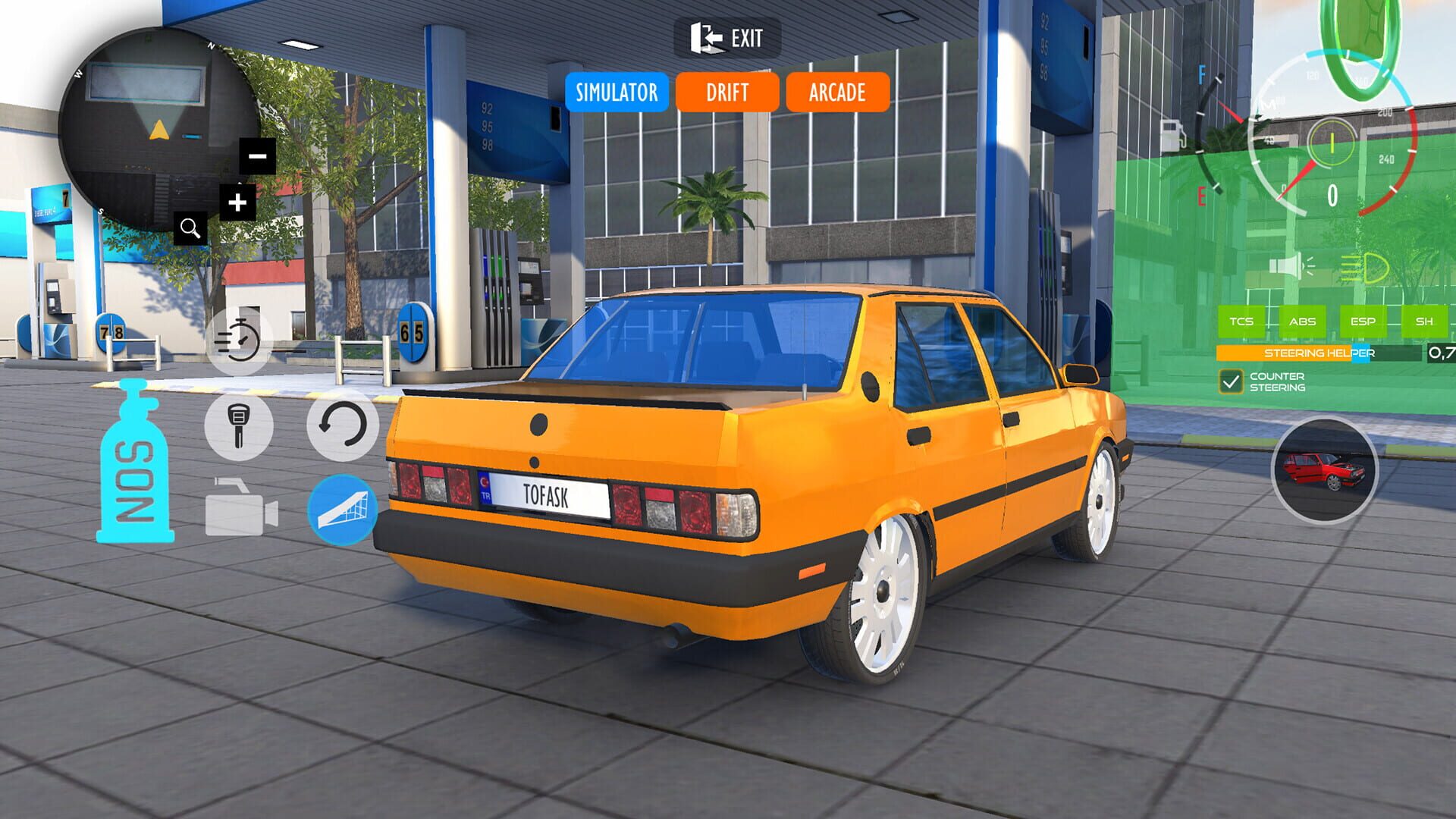The width and height of the screenshot is (1456, 819).
Task: Toggle the ESP stability control
Action: pos(1362,321)
